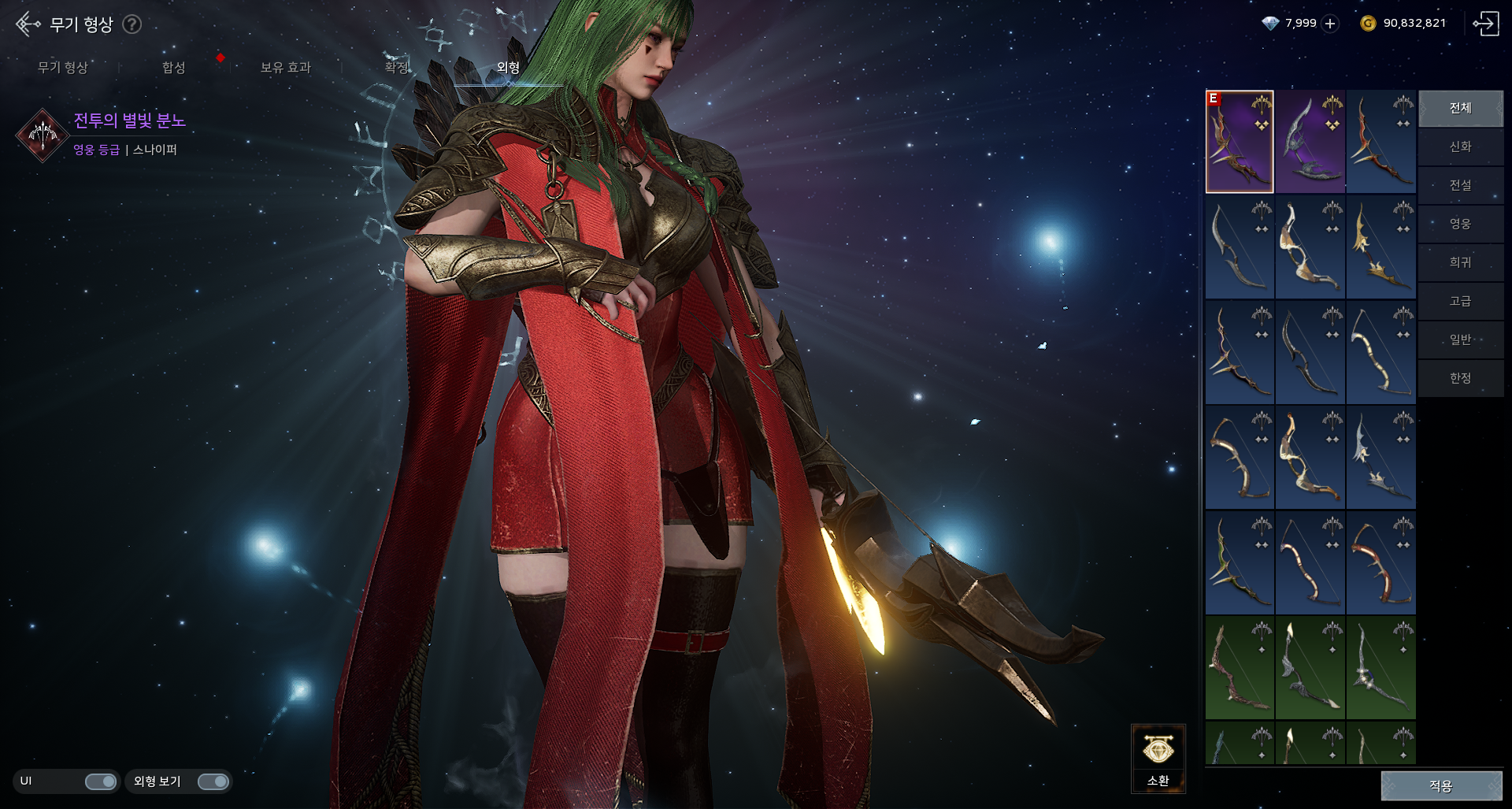
Task: Go back using the arrow button
Action: (x=28, y=24)
